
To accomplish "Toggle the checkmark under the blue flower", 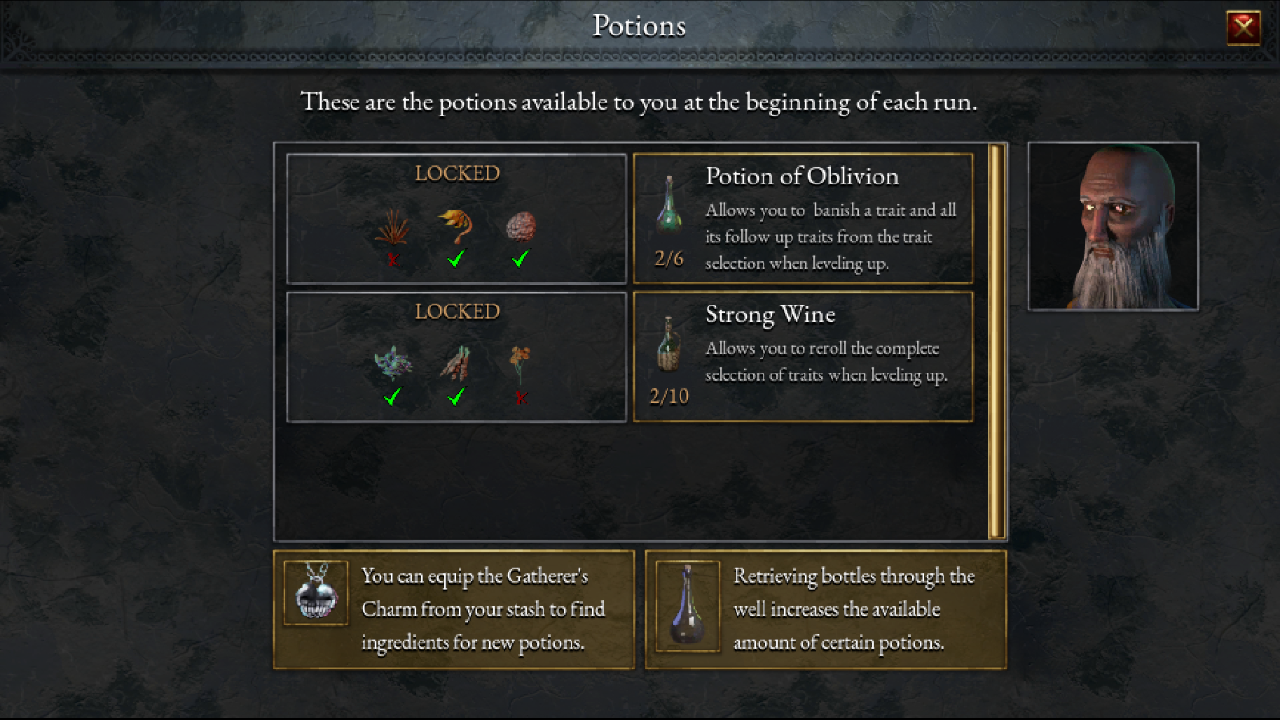I will [392, 397].
